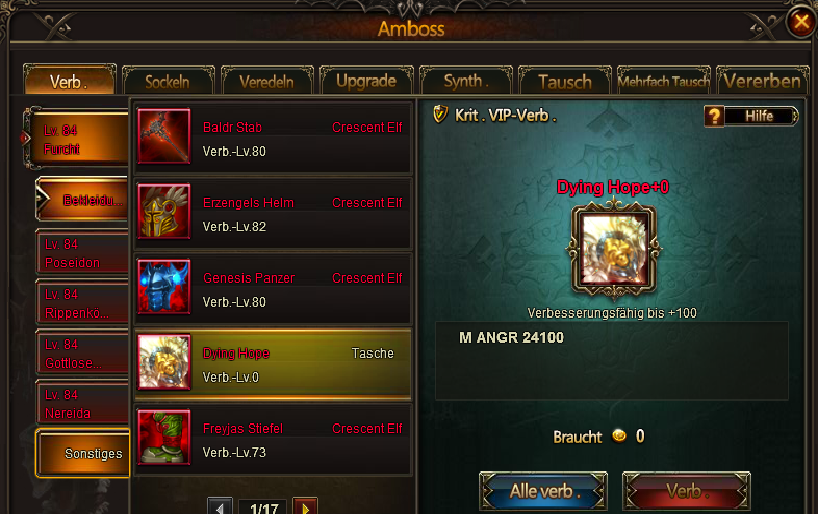The image size is (819, 514).
Task: Open the Hilfe help button
Action: pos(752,116)
